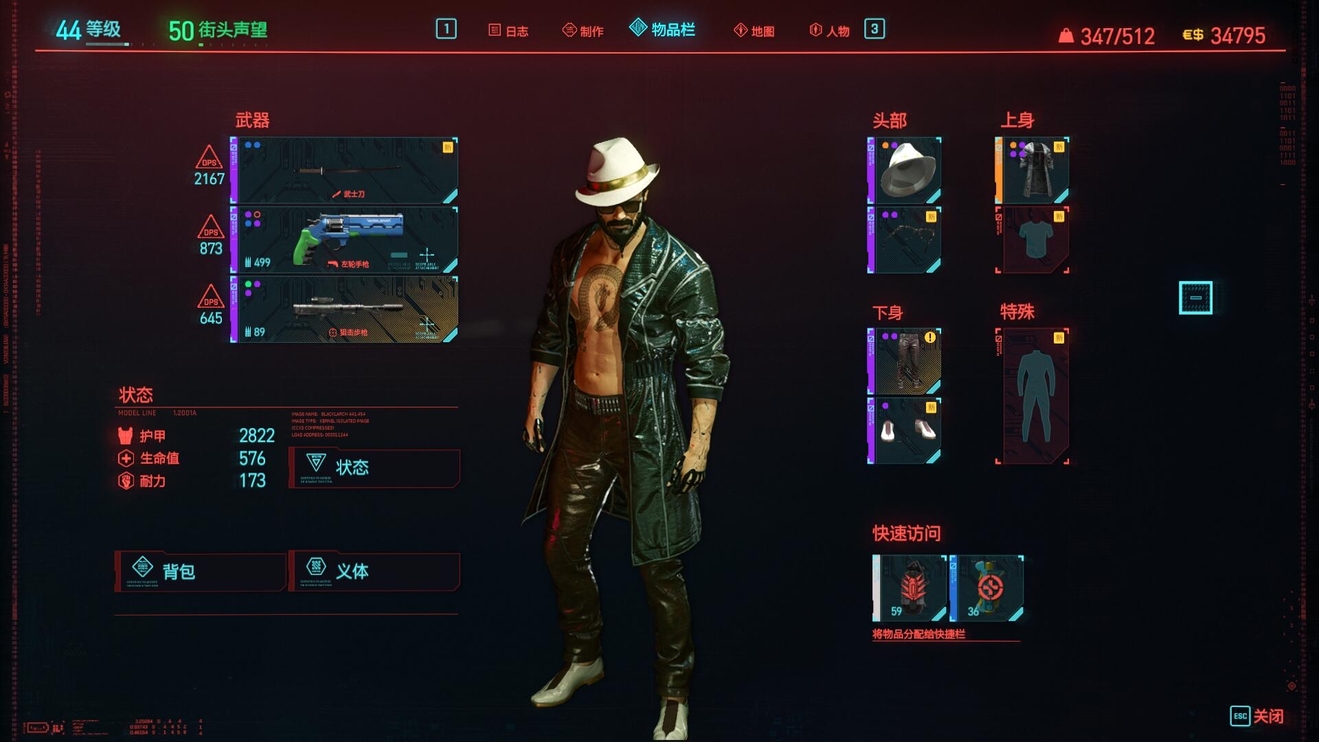This screenshot has height=742, width=1319.
Task: Choose the long coat outer torso slot
Action: (1032, 171)
